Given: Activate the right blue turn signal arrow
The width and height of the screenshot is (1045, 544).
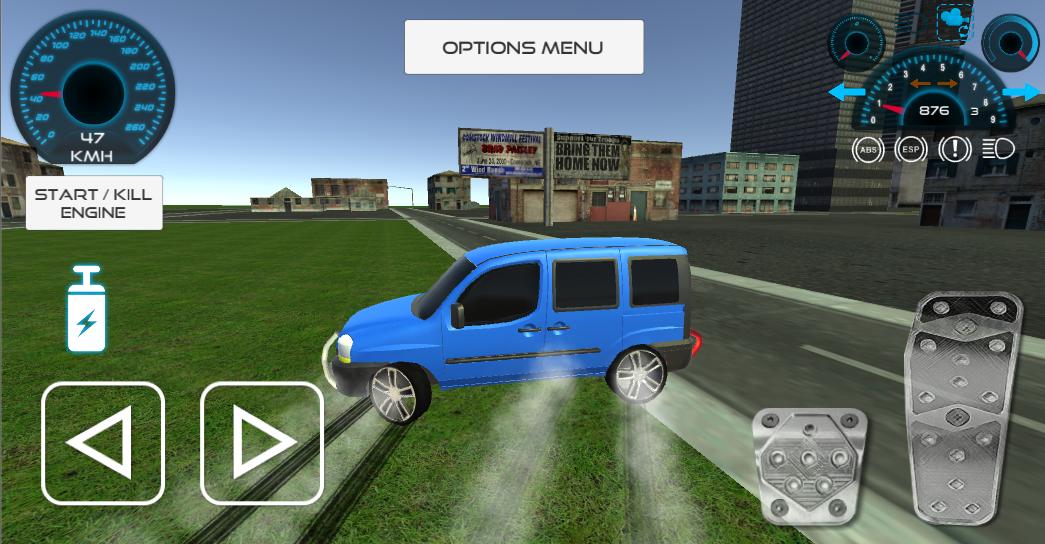Looking at the screenshot, I should (x=1020, y=93).
